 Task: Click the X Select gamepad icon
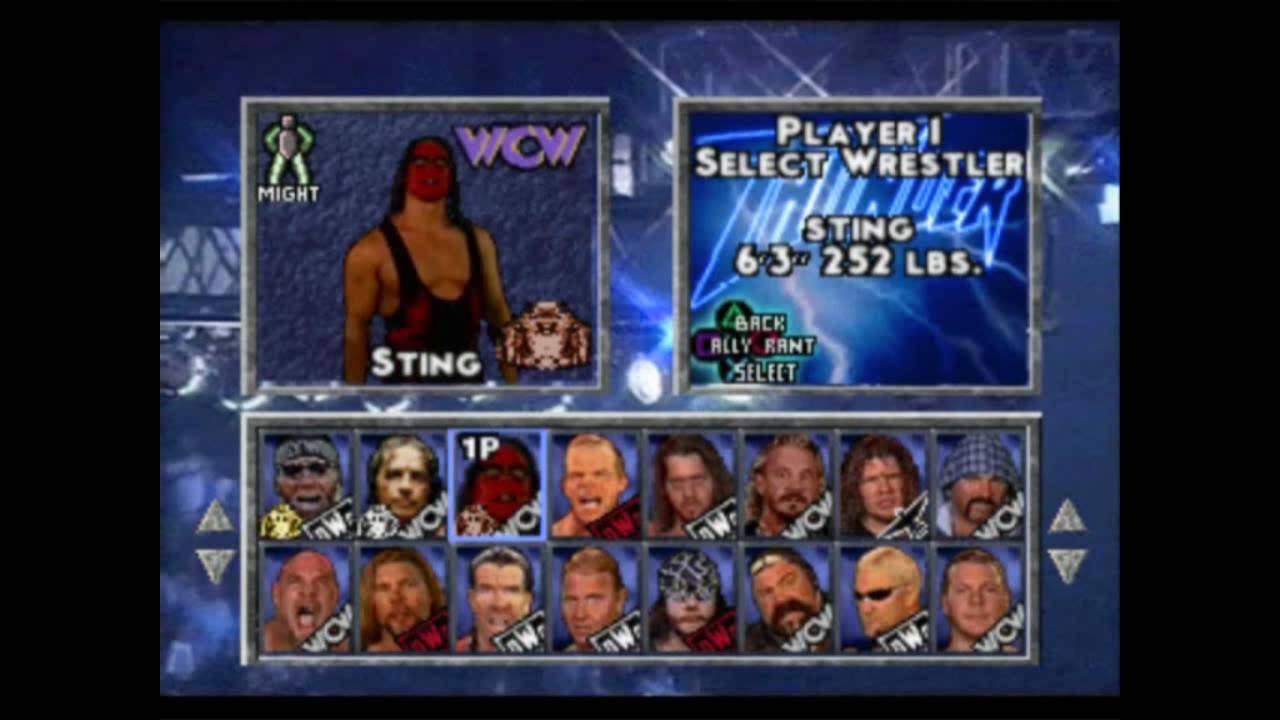pos(731,366)
